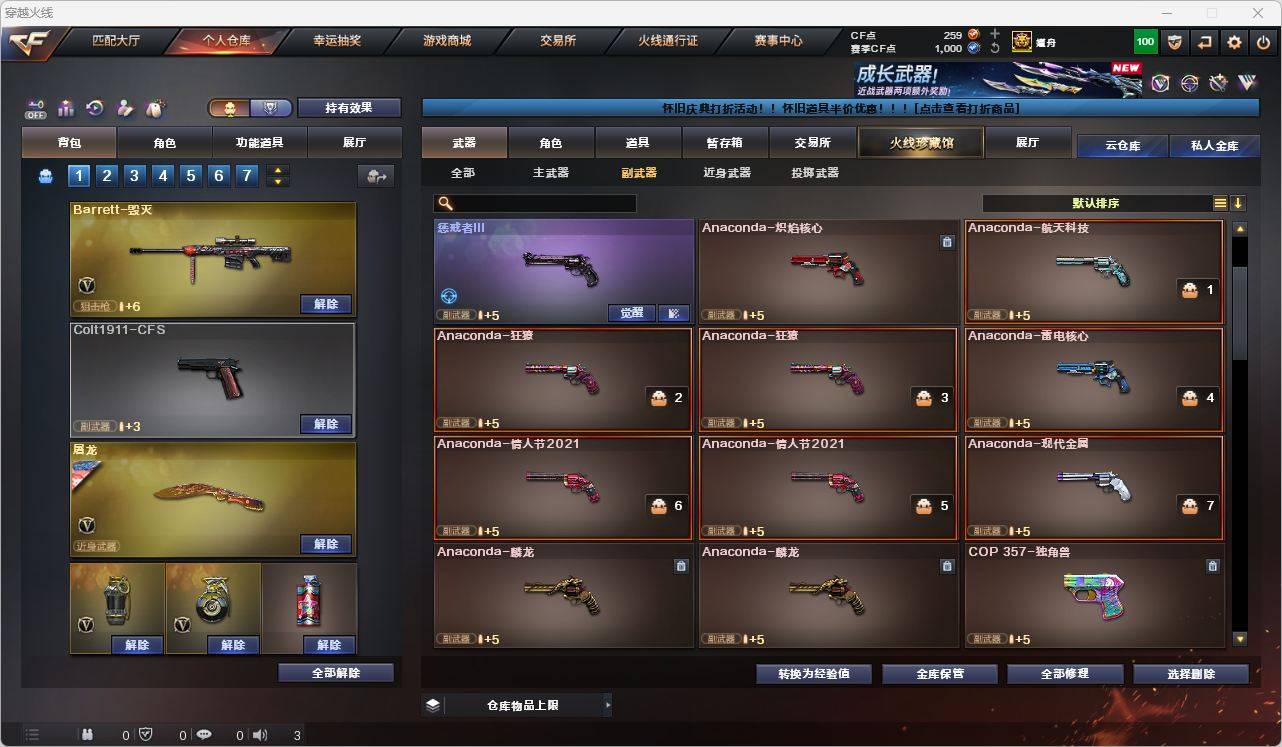Image resolution: width=1282 pixels, height=747 pixels.
Task: Toggle list view beside the sort bar
Action: click(x=1219, y=202)
